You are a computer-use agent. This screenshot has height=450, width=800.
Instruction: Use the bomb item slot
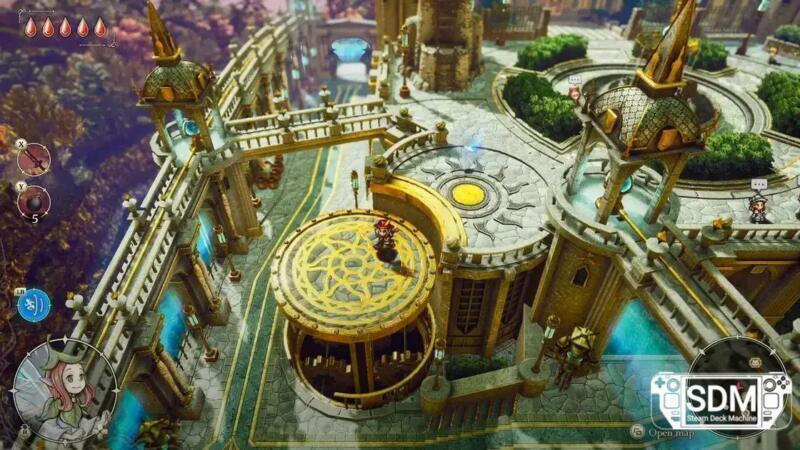34,201
